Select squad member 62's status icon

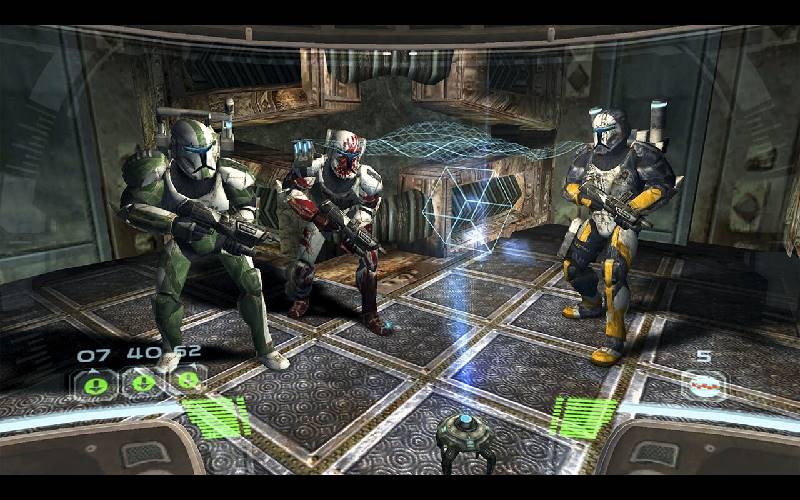(x=187, y=381)
